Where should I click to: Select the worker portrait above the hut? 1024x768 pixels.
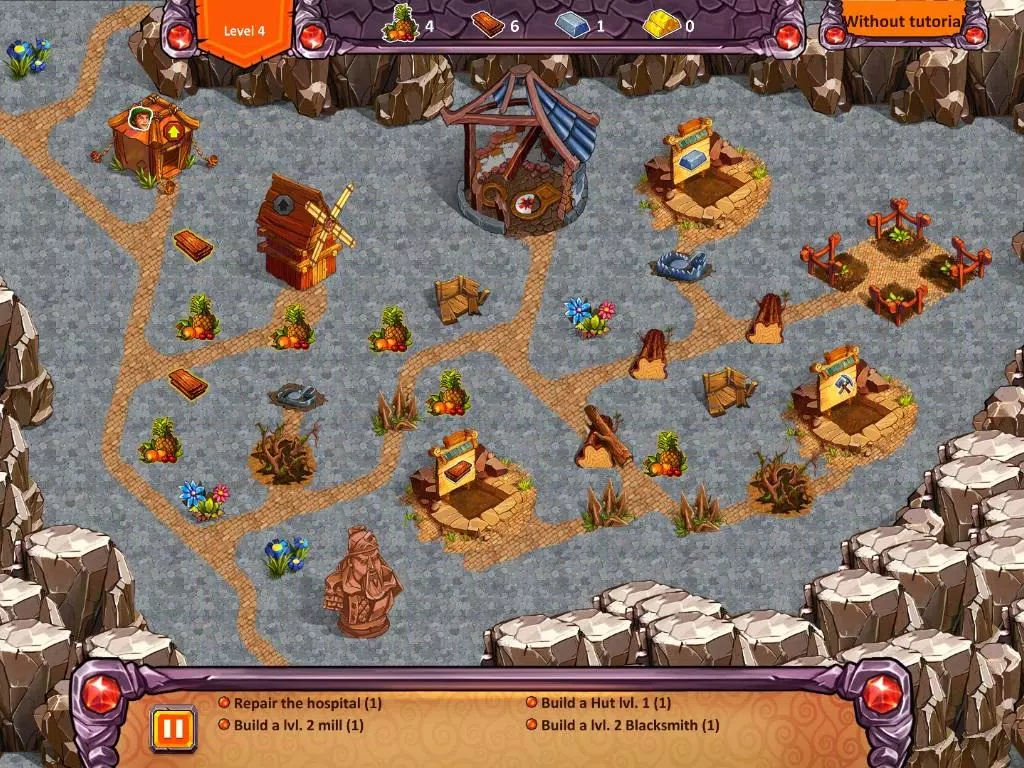(139, 119)
